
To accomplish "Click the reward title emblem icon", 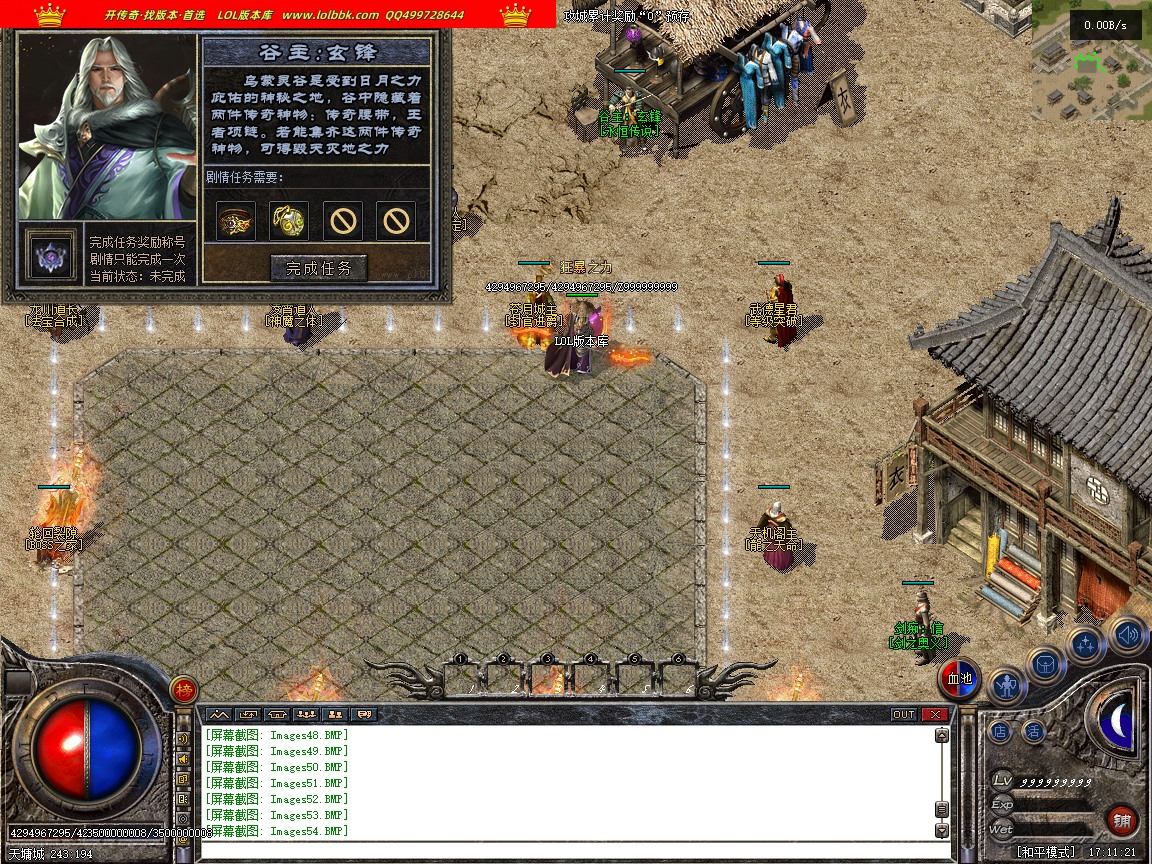I will (47, 256).
